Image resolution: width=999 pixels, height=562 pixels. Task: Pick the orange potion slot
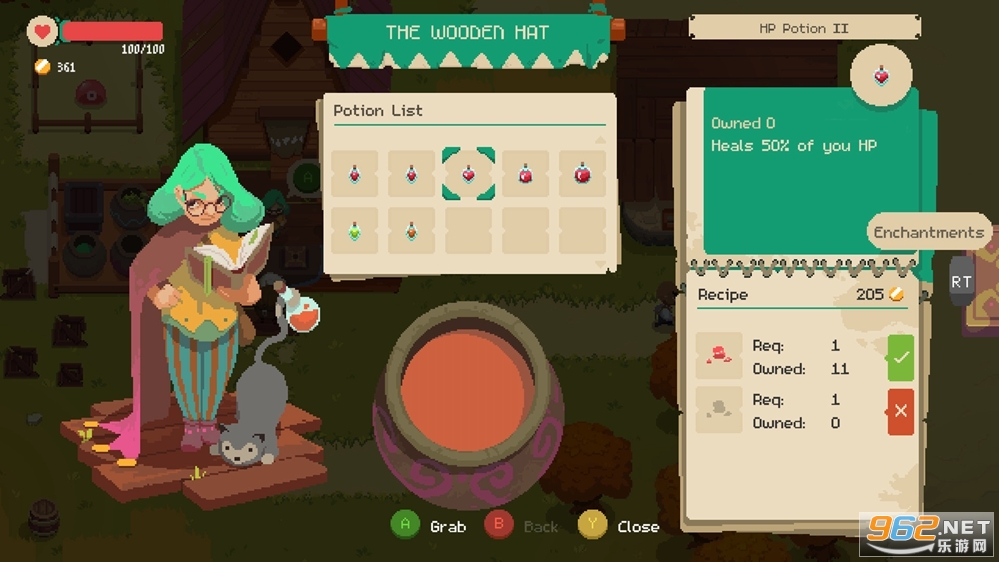[411, 230]
